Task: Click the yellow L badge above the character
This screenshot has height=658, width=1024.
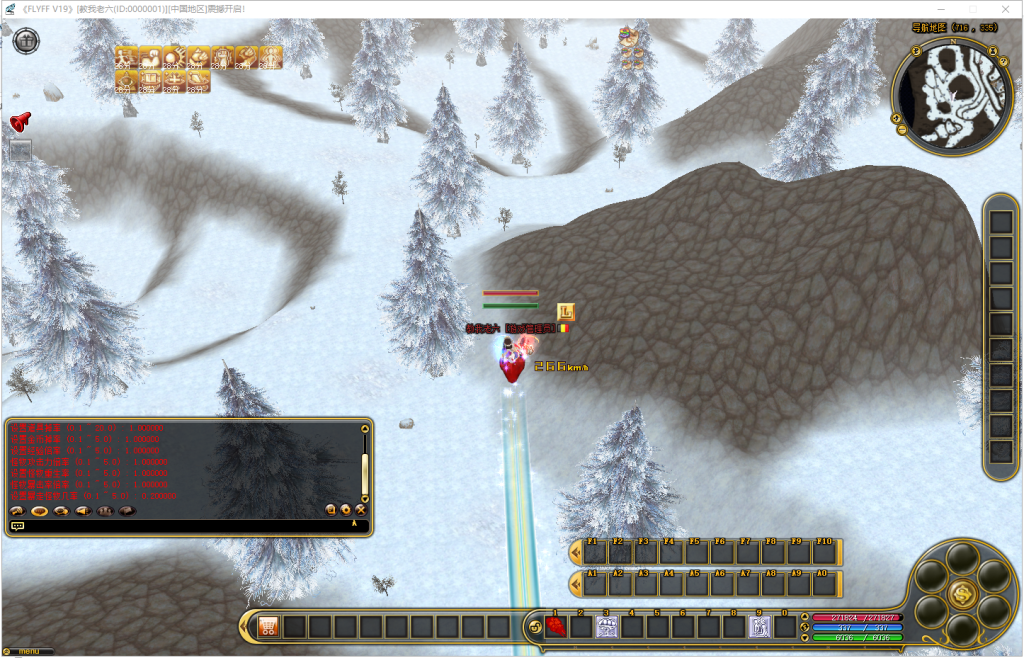Action: pos(566,312)
